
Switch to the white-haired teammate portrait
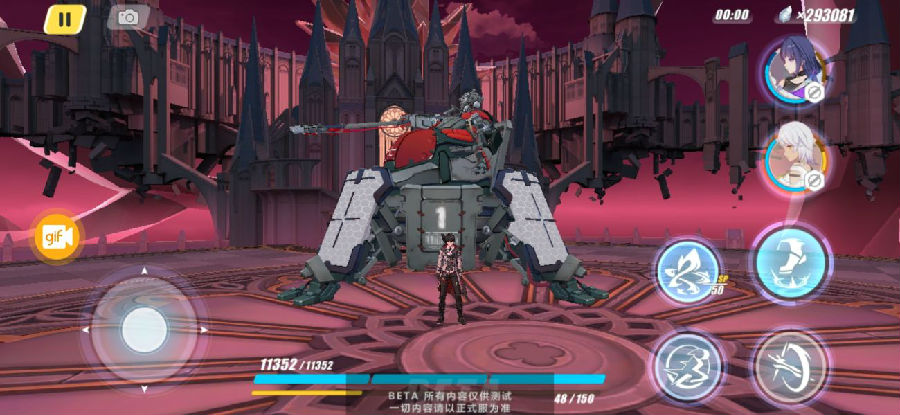coord(795,157)
